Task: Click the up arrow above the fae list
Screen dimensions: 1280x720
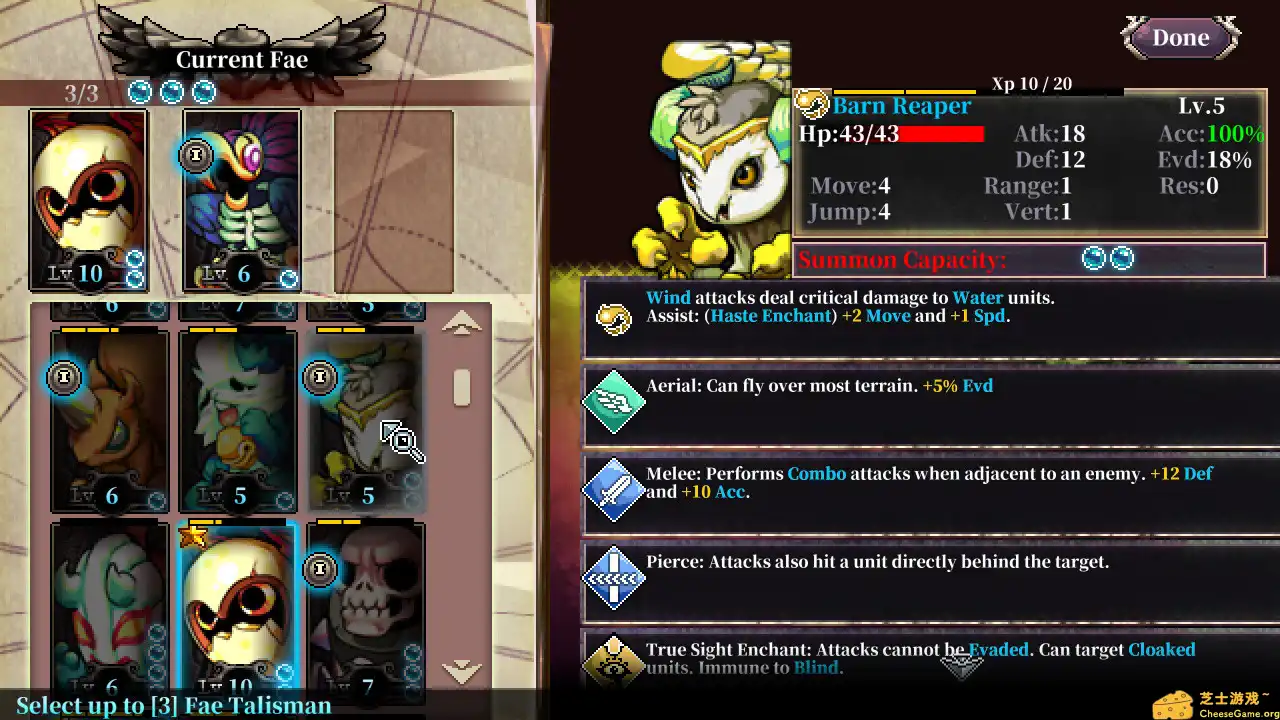Action: click(x=461, y=323)
